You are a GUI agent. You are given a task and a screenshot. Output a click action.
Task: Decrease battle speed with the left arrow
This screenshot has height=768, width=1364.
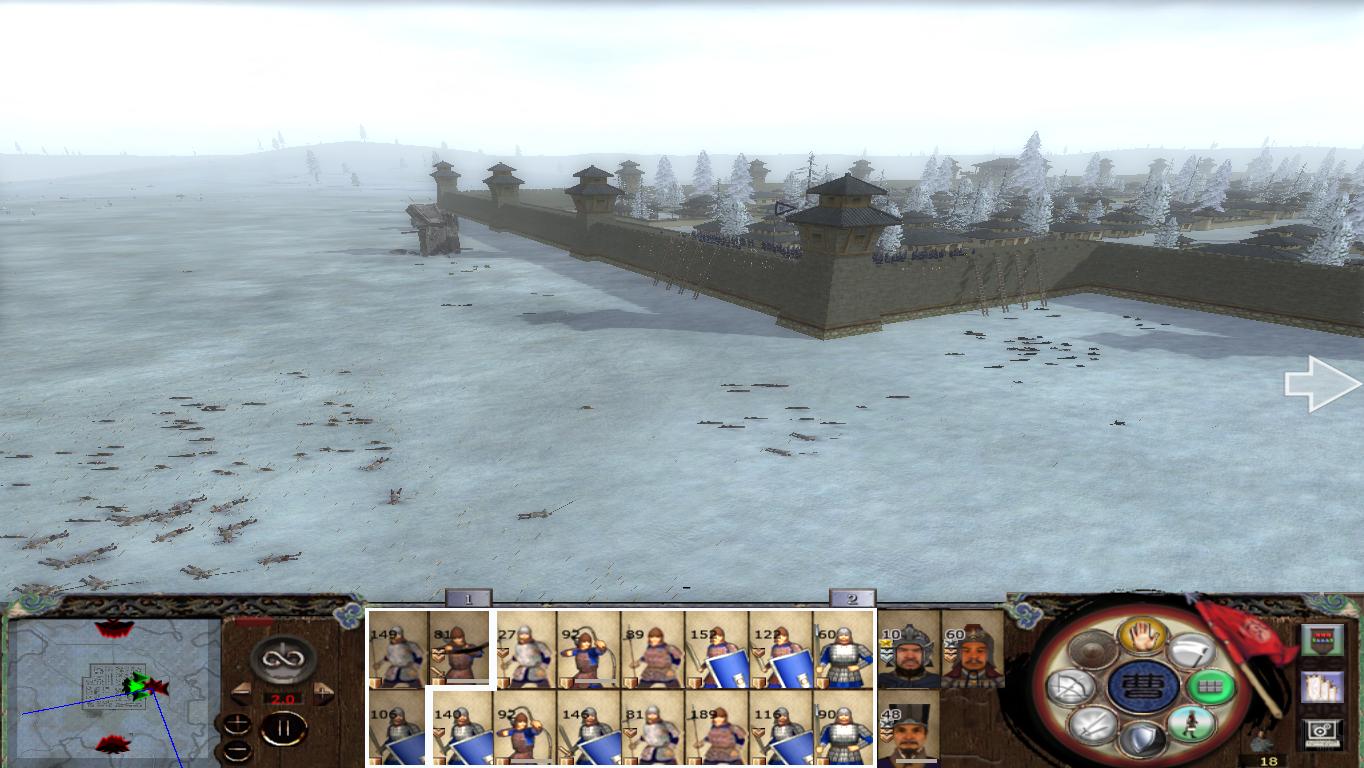point(241,692)
